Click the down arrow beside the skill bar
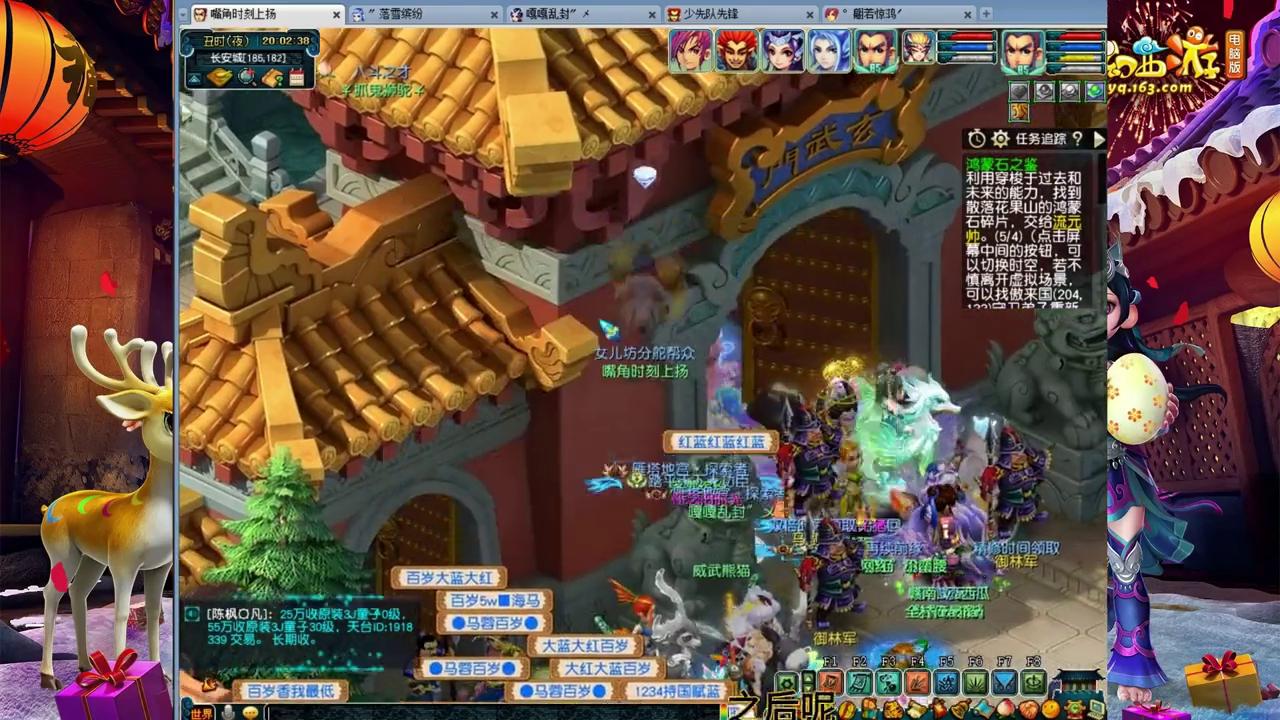 pos(808,689)
